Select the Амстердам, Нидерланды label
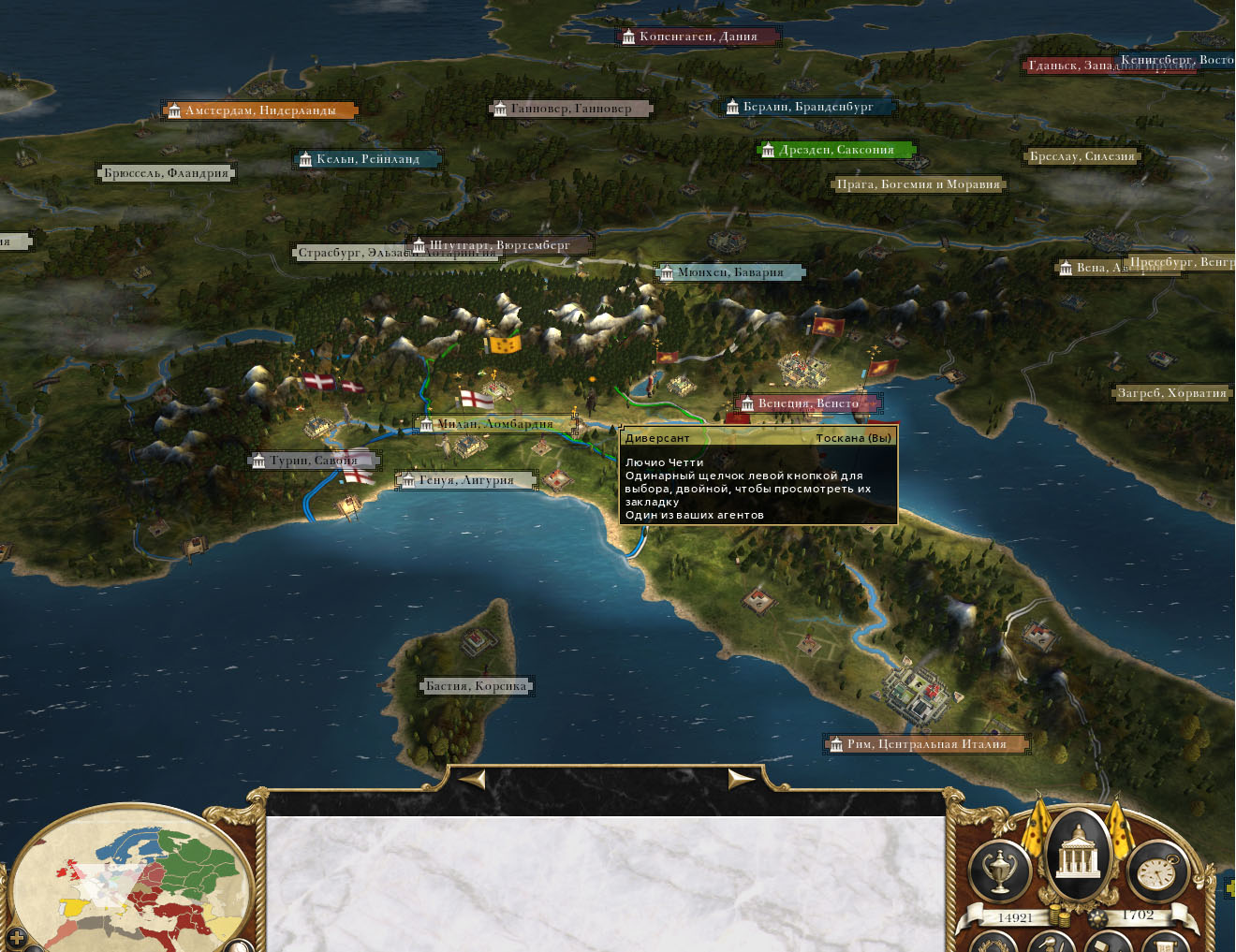The height and width of the screenshot is (952, 1236). click(x=259, y=110)
